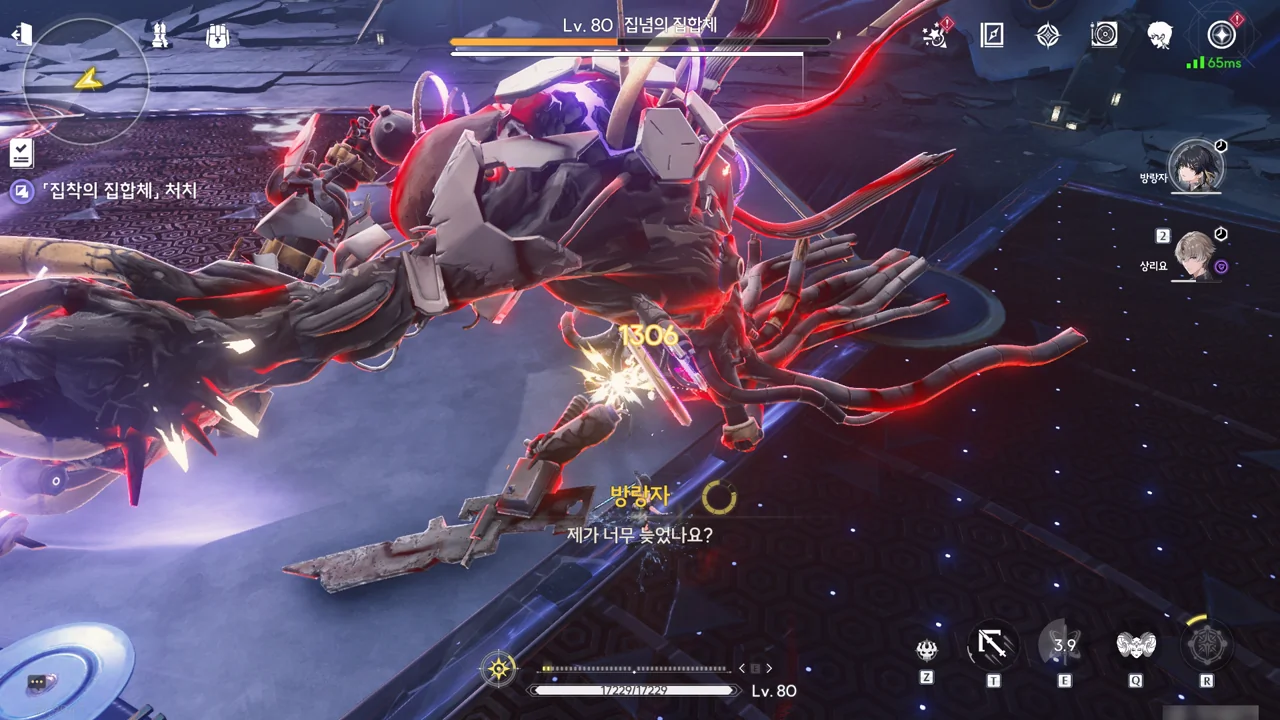Open the turntable record player icon

coord(1104,36)
